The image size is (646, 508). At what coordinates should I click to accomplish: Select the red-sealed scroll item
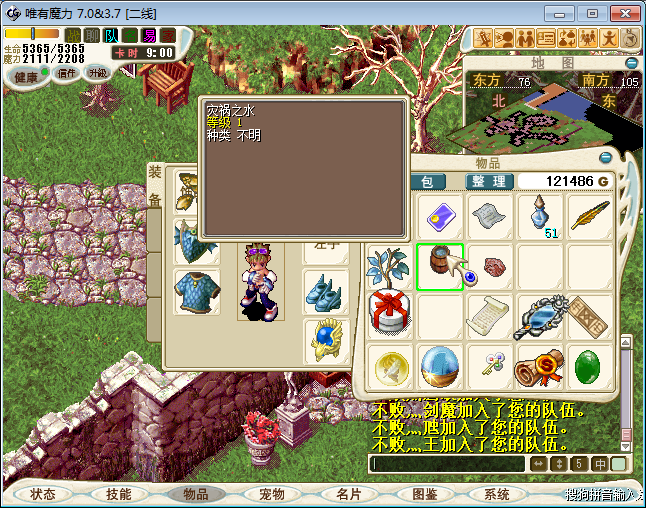click(x=541, y=366)
